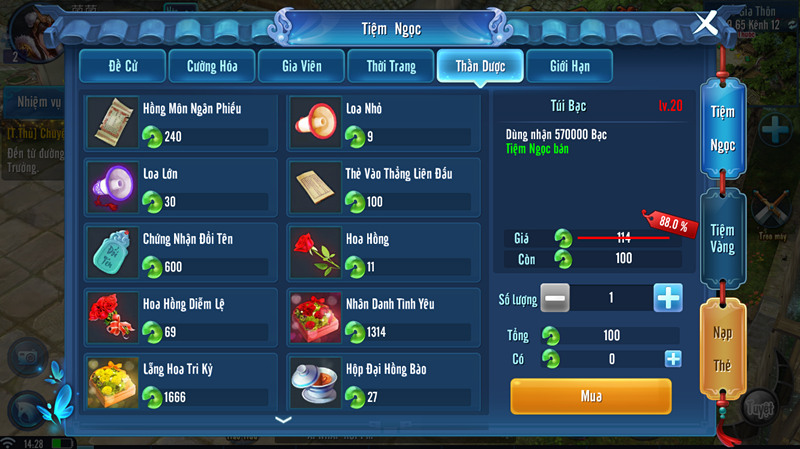The image size is (800, 449).
Task: Switch to the Đề Cử tab
Action: (121, 66)
